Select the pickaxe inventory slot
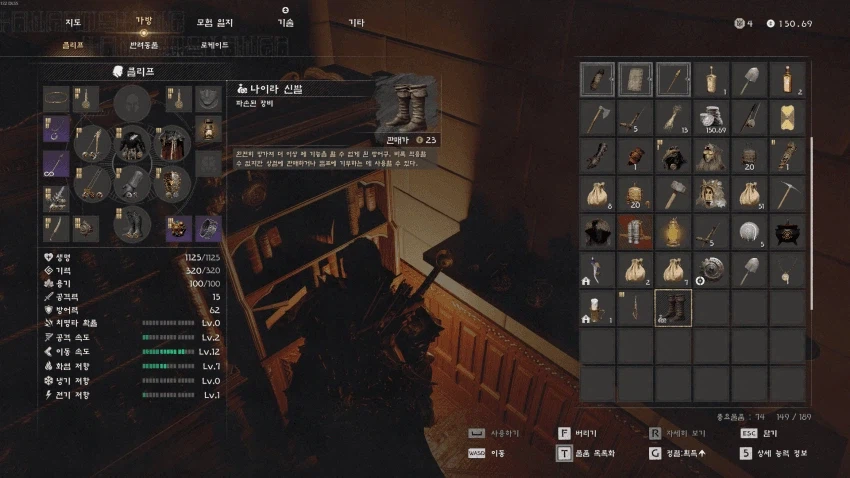Screen dimensions: 850x478 787,193
